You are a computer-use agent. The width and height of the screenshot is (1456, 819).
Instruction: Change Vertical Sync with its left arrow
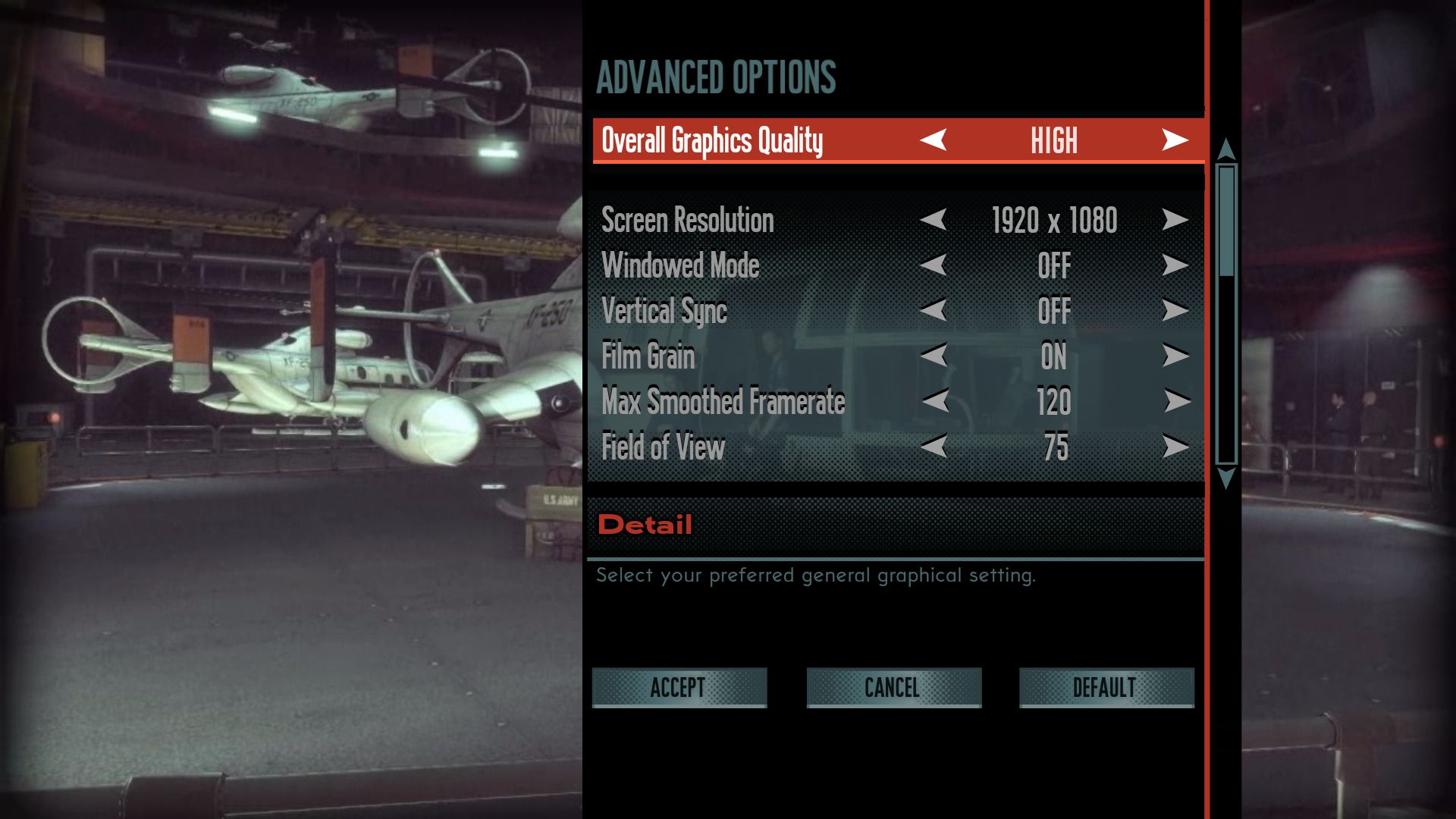click(x=934, y=310)
